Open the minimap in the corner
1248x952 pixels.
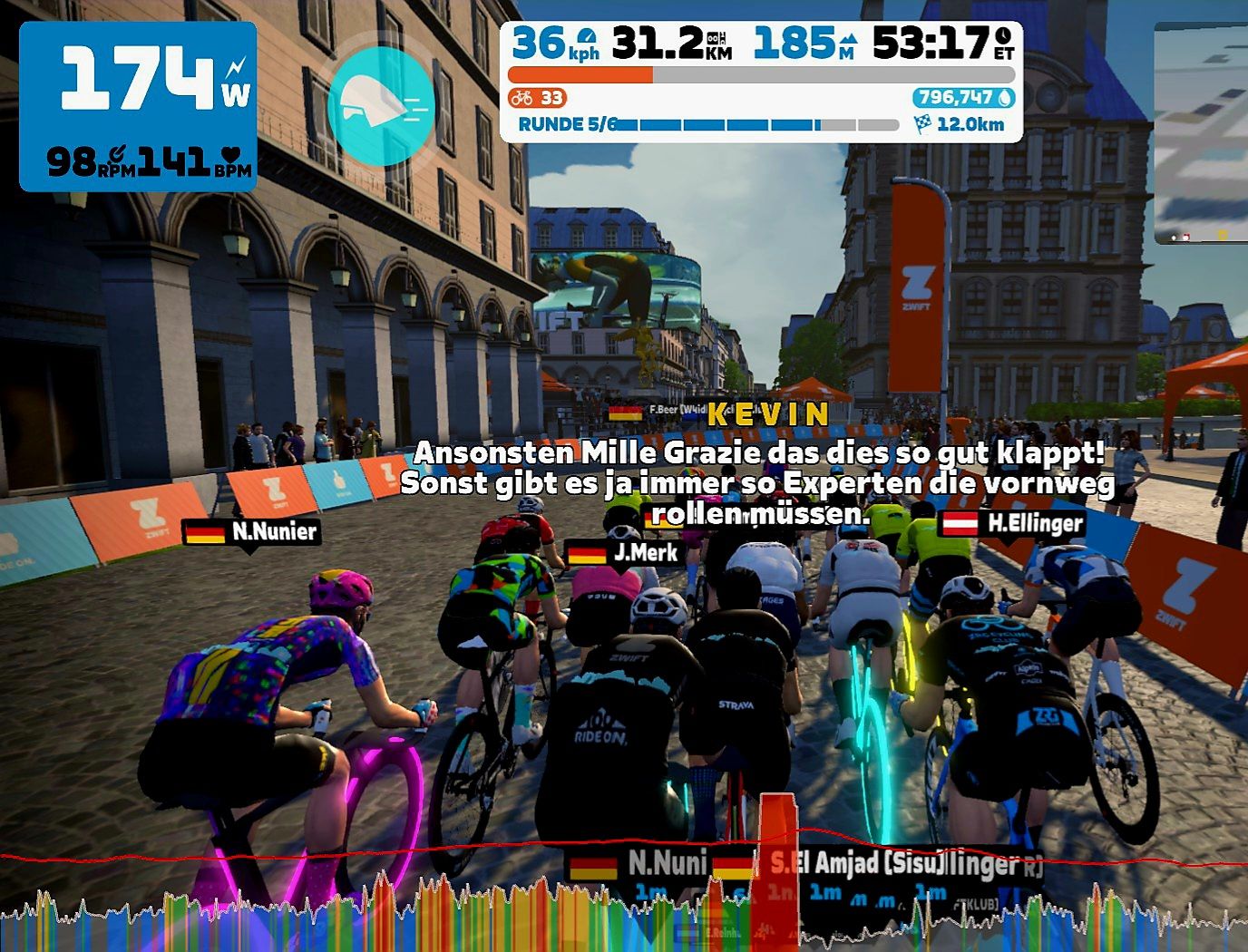(1202, 133)
